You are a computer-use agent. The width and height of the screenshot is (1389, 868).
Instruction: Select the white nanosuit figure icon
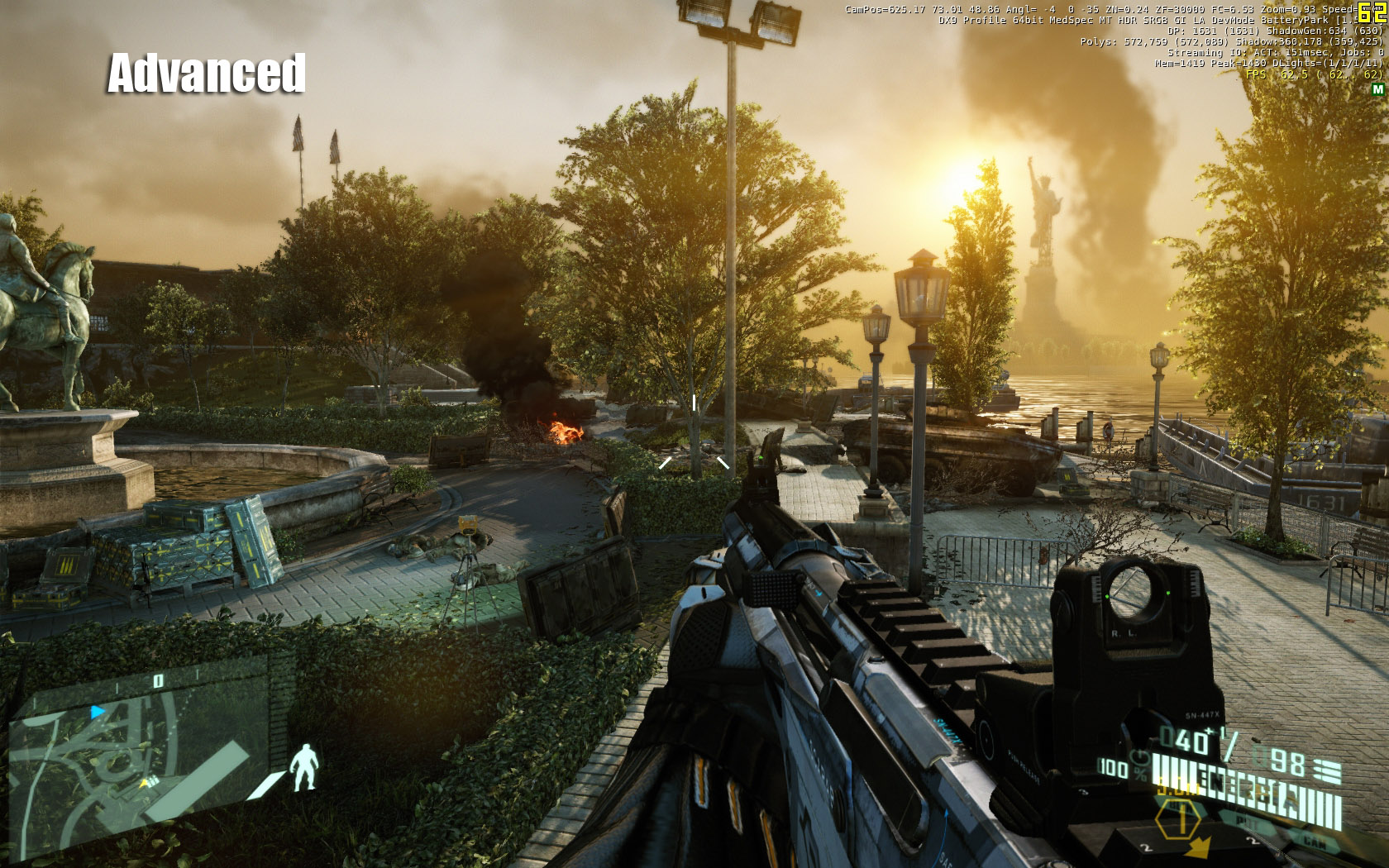[305, 767]
